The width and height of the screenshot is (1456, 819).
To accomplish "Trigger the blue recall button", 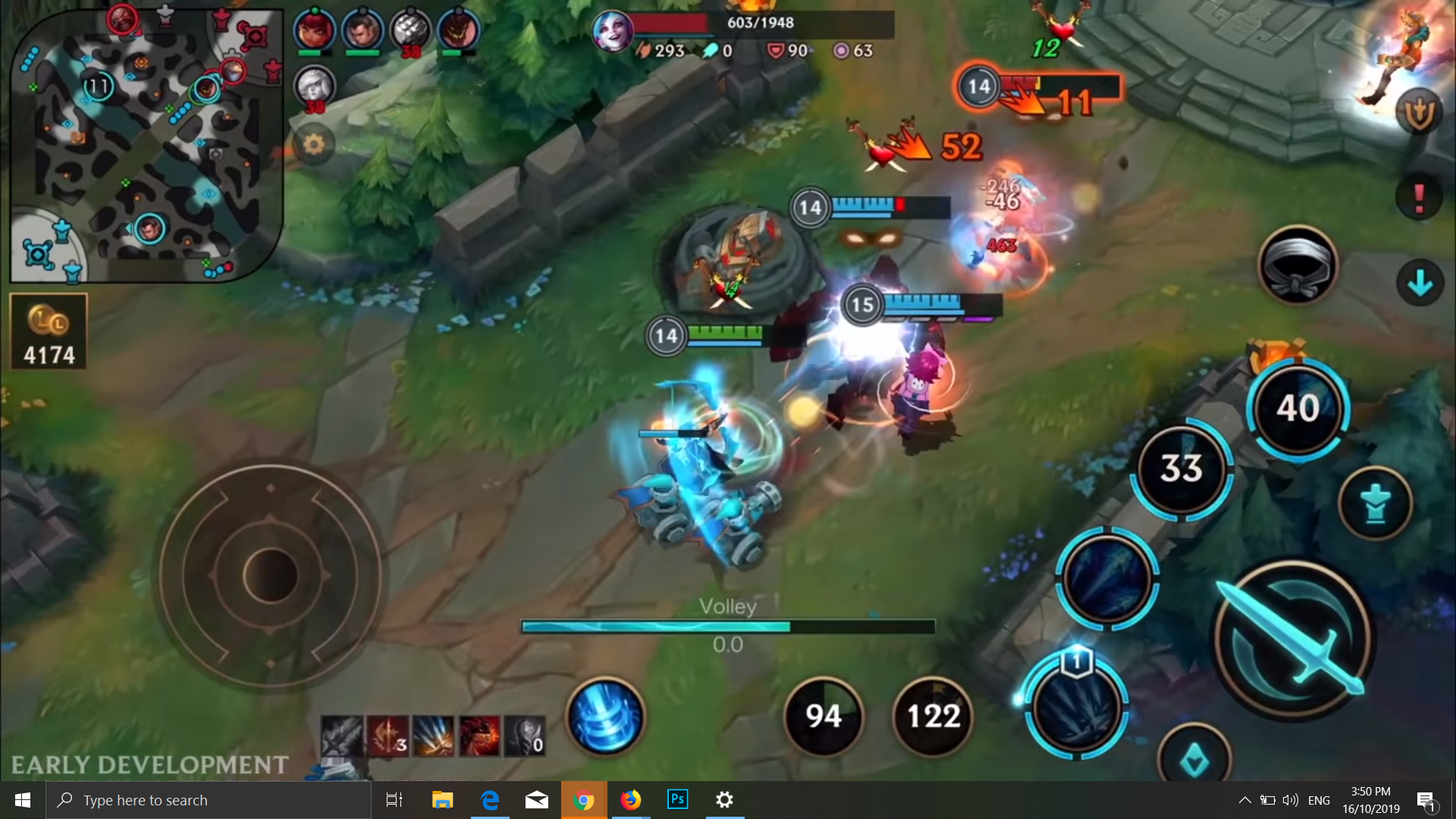I will click(x=606, y=716).
